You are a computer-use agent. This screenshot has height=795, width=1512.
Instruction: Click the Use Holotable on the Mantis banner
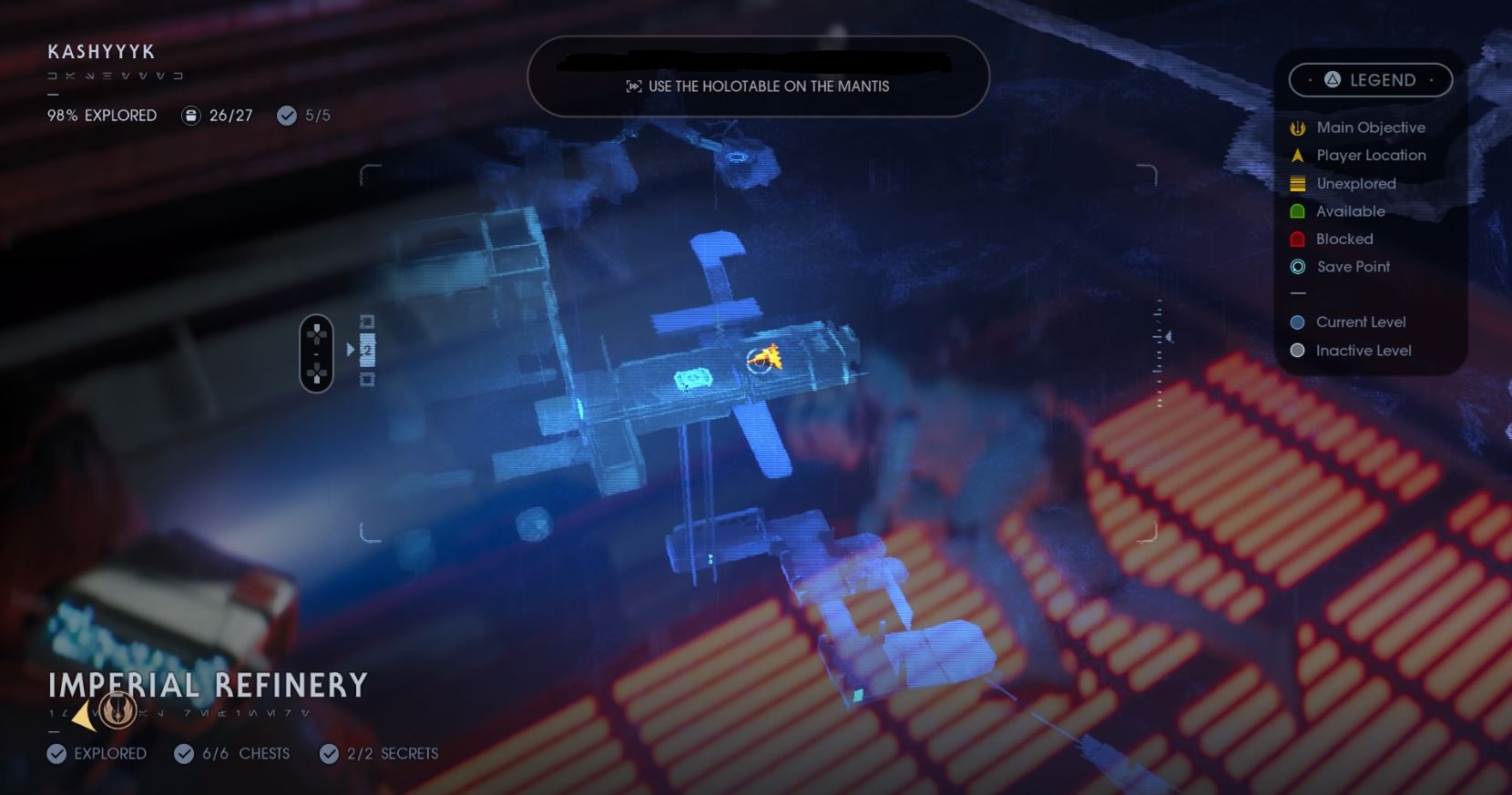click(757, 77)
